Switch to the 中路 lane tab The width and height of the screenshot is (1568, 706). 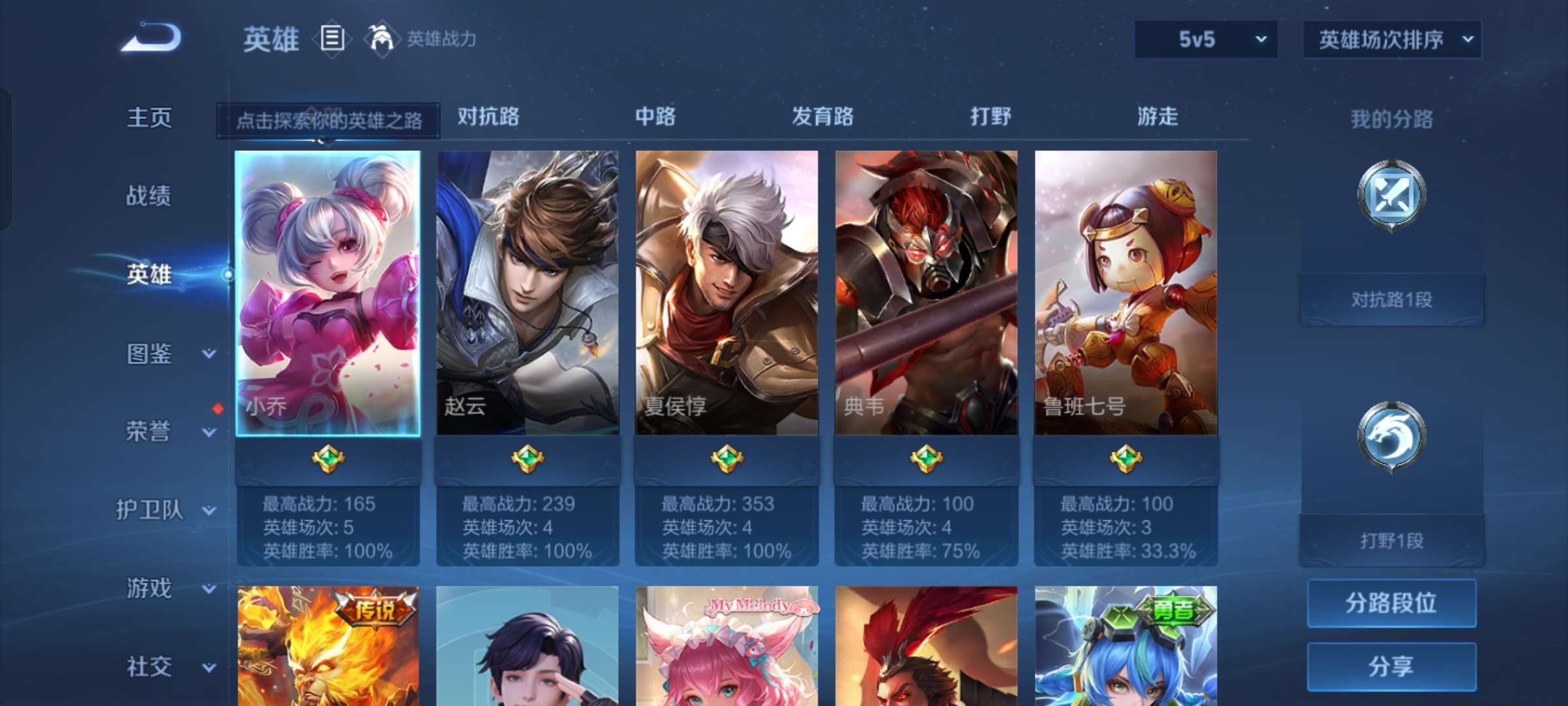pyautogui.click(x=655, y=116)
